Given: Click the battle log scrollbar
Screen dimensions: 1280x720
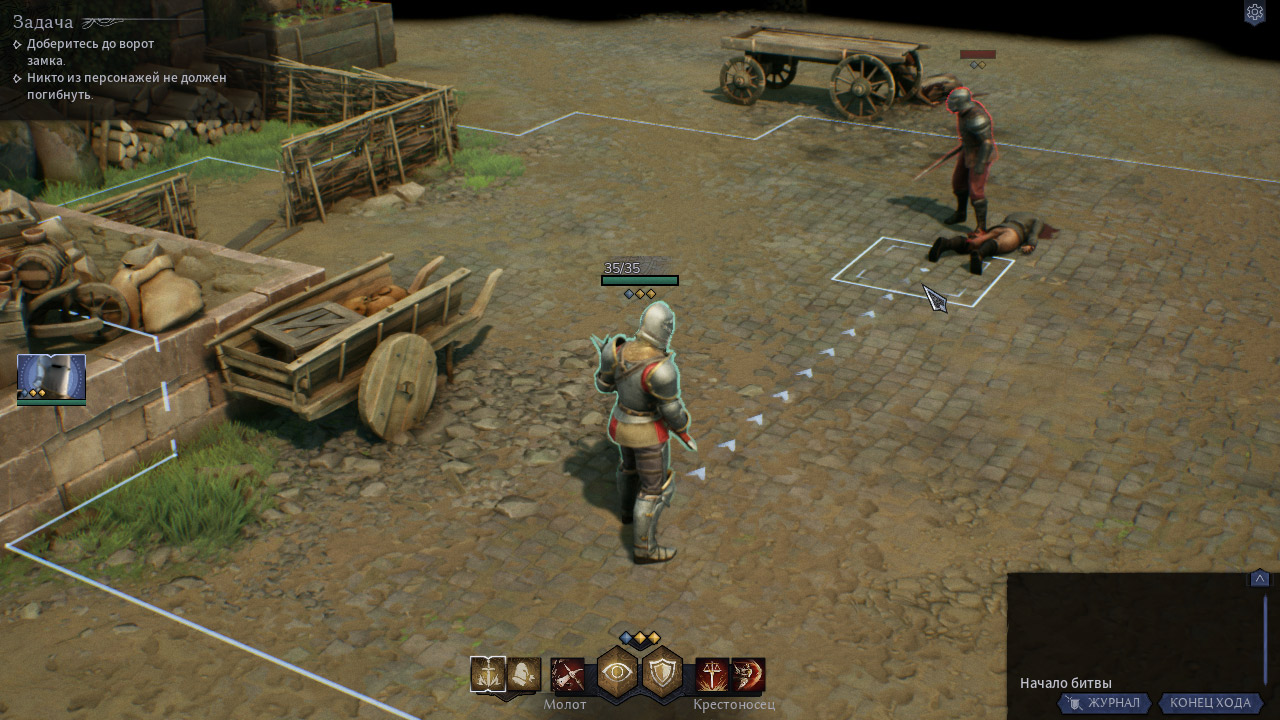Looking at the screenshot, I should click(x=1265, y=640).
